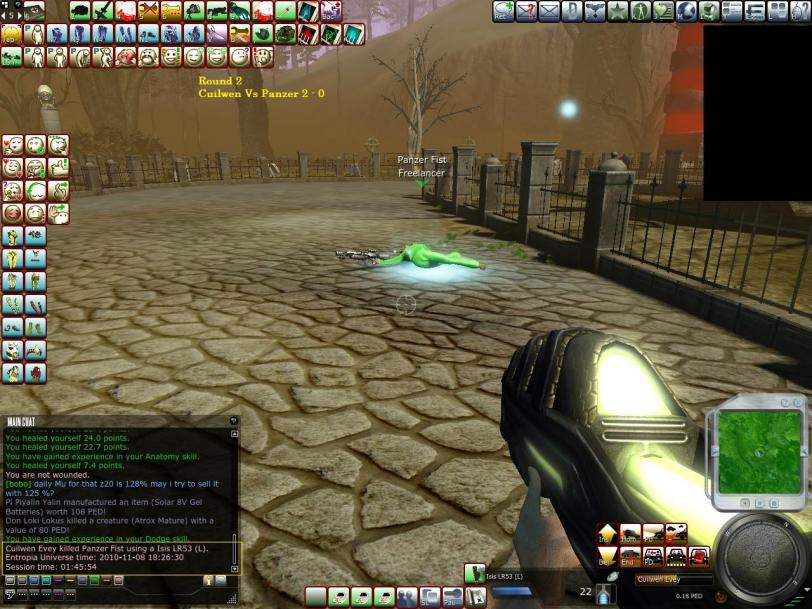This screenshot has width=812, height=609.
Task: Click the orange up-arrow Inc icon
Action: pyautogui.click(x=607, y=534)
